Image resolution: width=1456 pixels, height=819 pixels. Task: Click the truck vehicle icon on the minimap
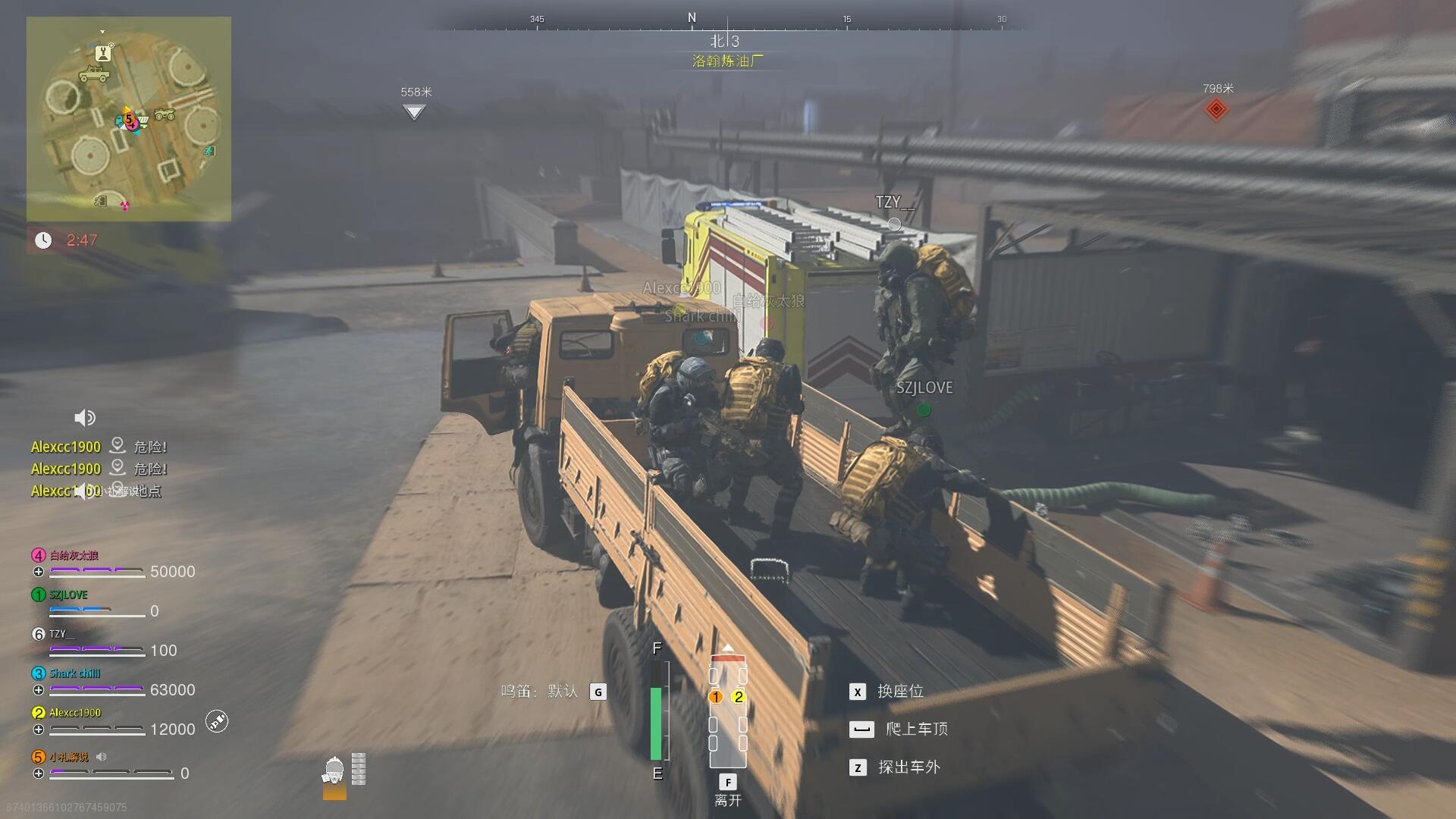pos(94,74)
